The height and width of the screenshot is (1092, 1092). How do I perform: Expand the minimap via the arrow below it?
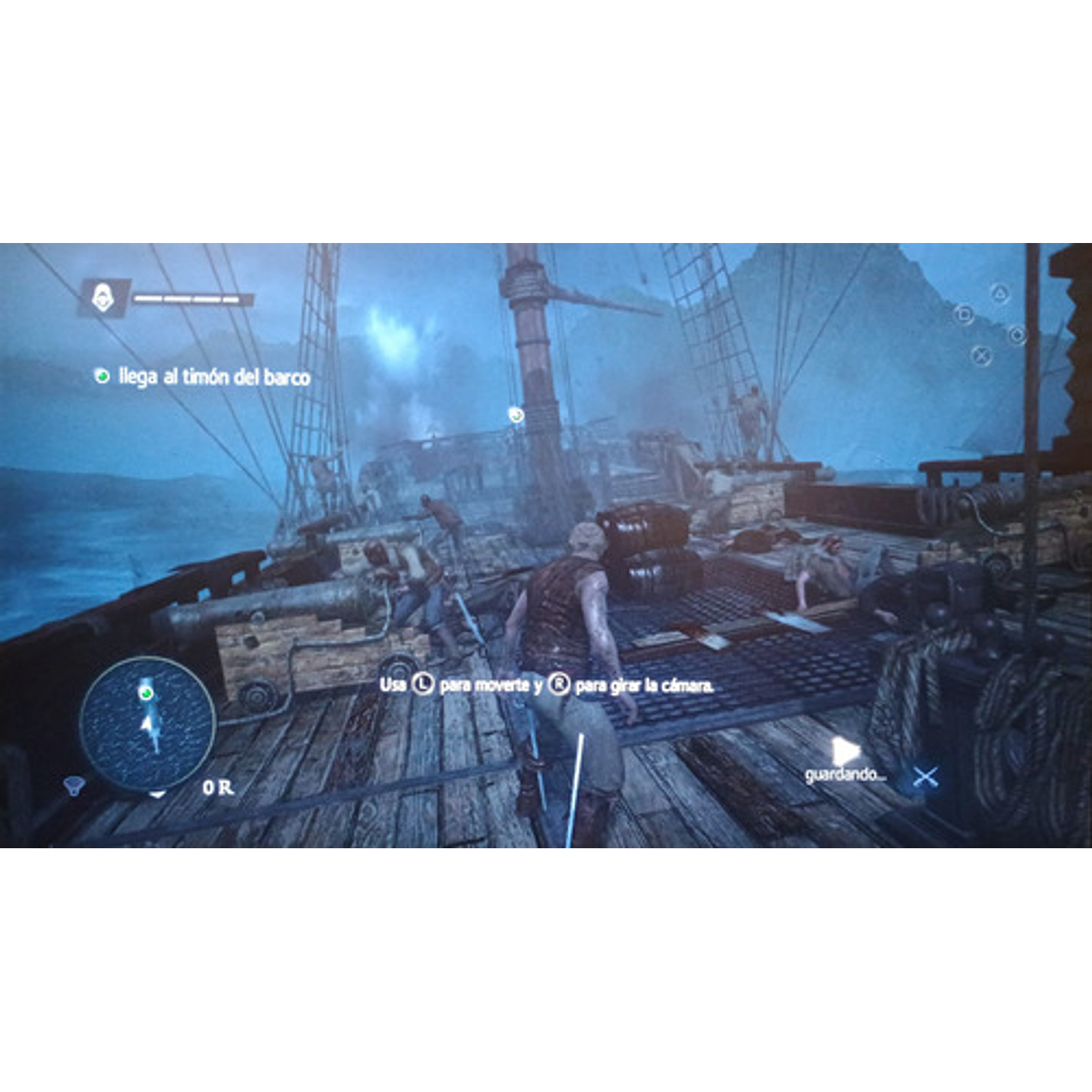(158, 794)
